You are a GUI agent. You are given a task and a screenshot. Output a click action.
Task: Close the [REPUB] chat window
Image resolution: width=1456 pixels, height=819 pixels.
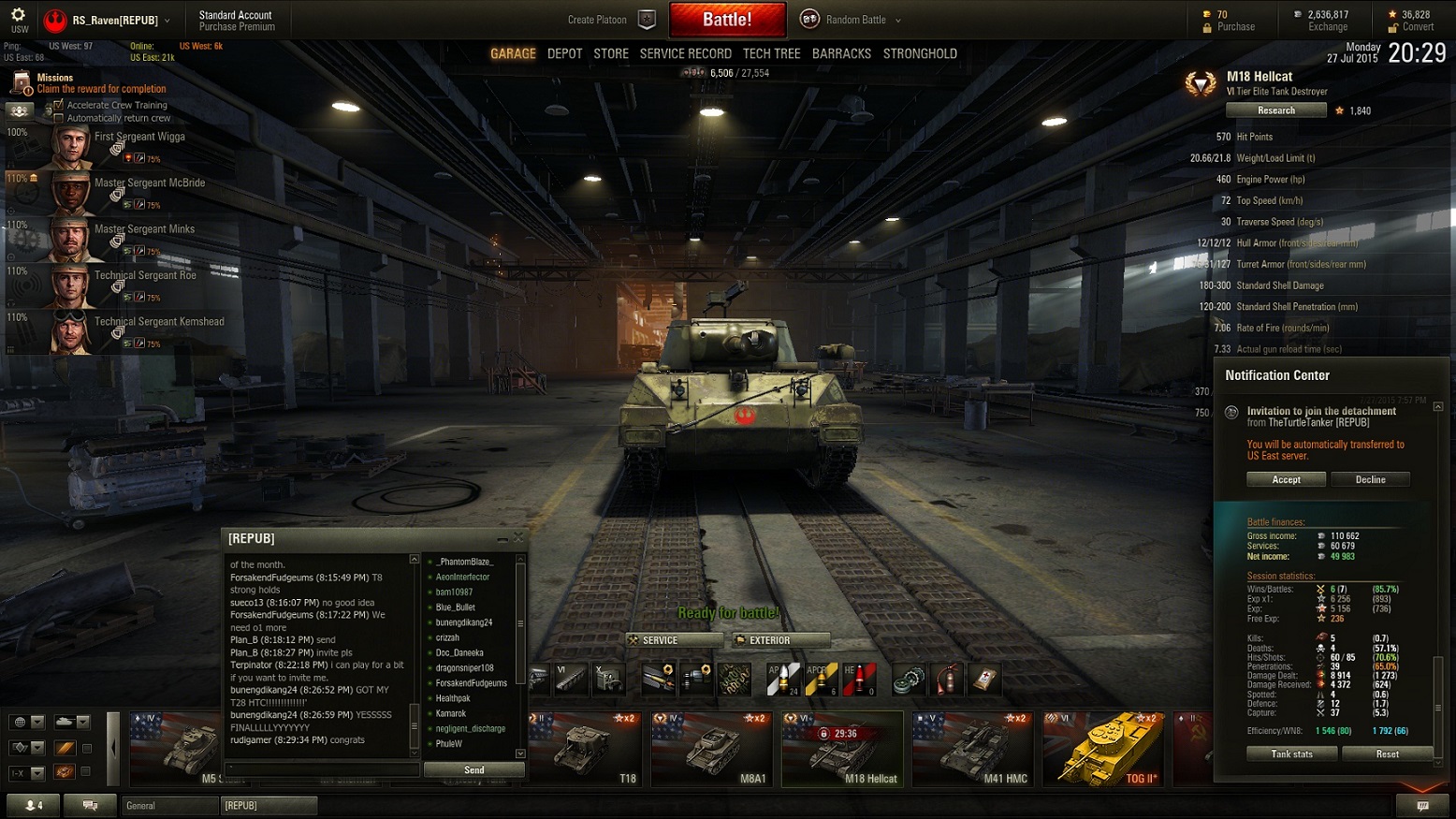pyautogui.click(x=518, y=537)
